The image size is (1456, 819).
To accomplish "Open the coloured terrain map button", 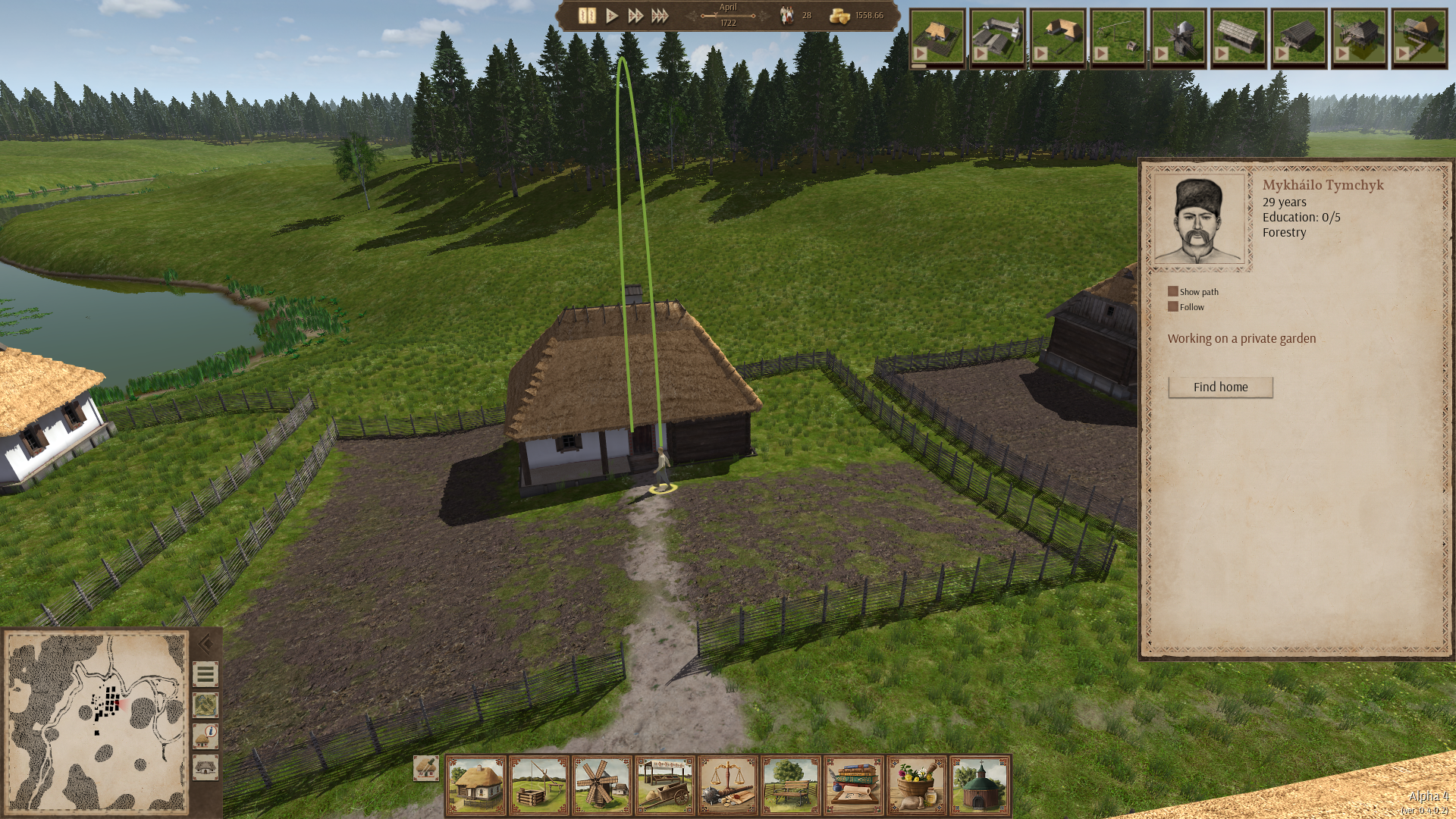I will [205, 705].
